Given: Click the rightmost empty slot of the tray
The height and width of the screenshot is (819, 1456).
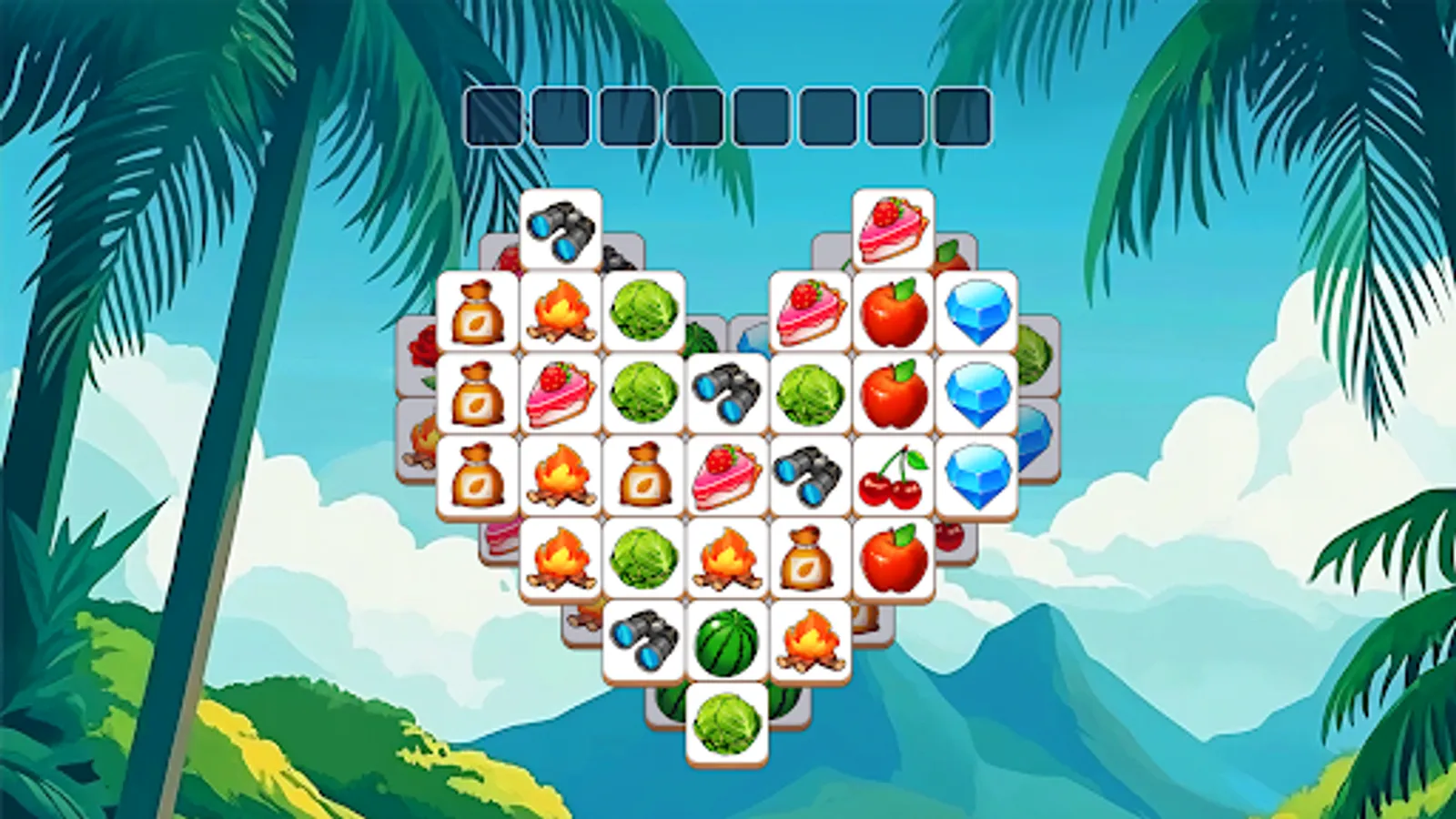Looking at the screenshot, I should tap(963, 116).
